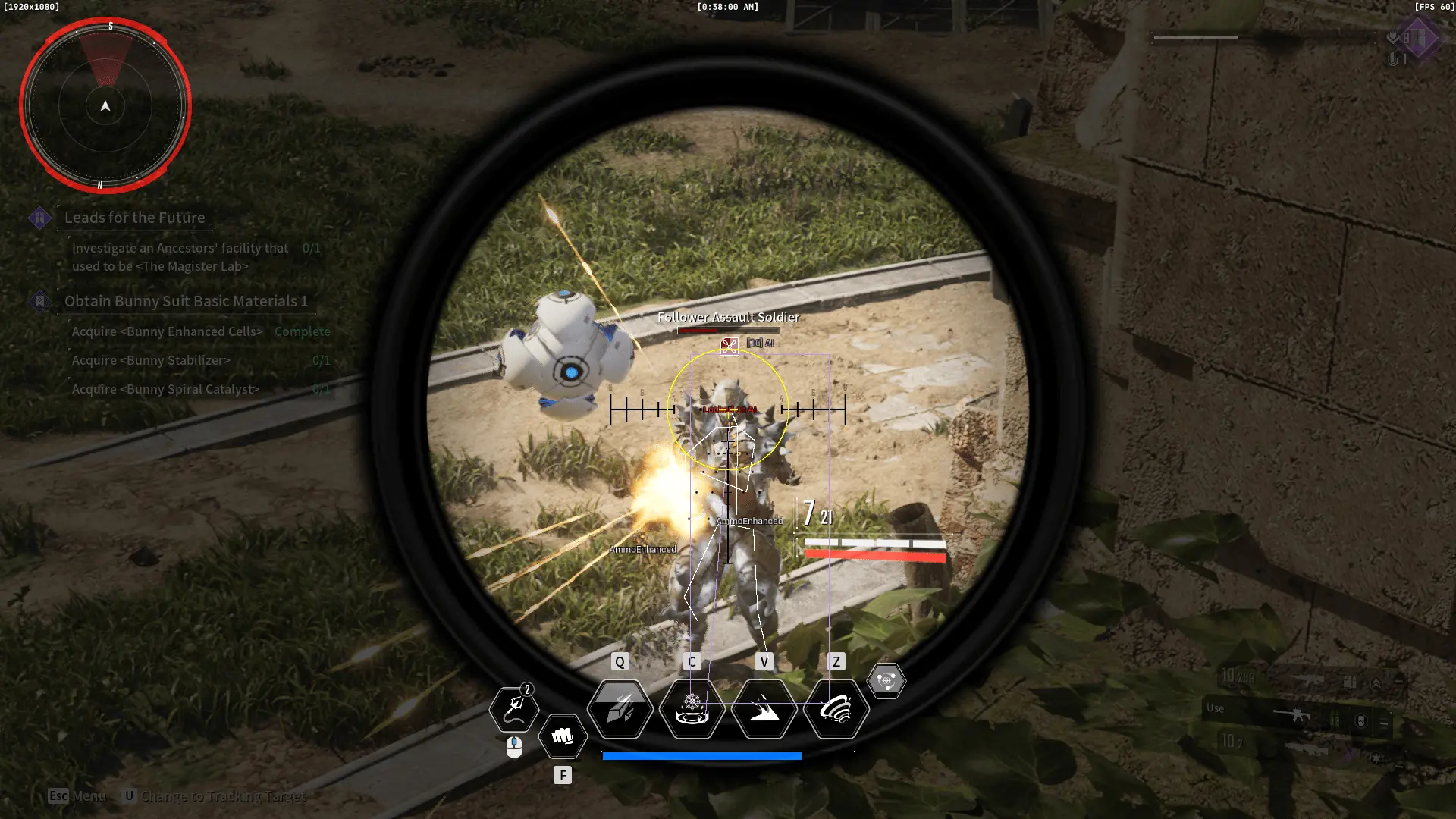Screen dimensions: 1456x819
Task: Activate the snowflake ring skill
Action: 692,709
